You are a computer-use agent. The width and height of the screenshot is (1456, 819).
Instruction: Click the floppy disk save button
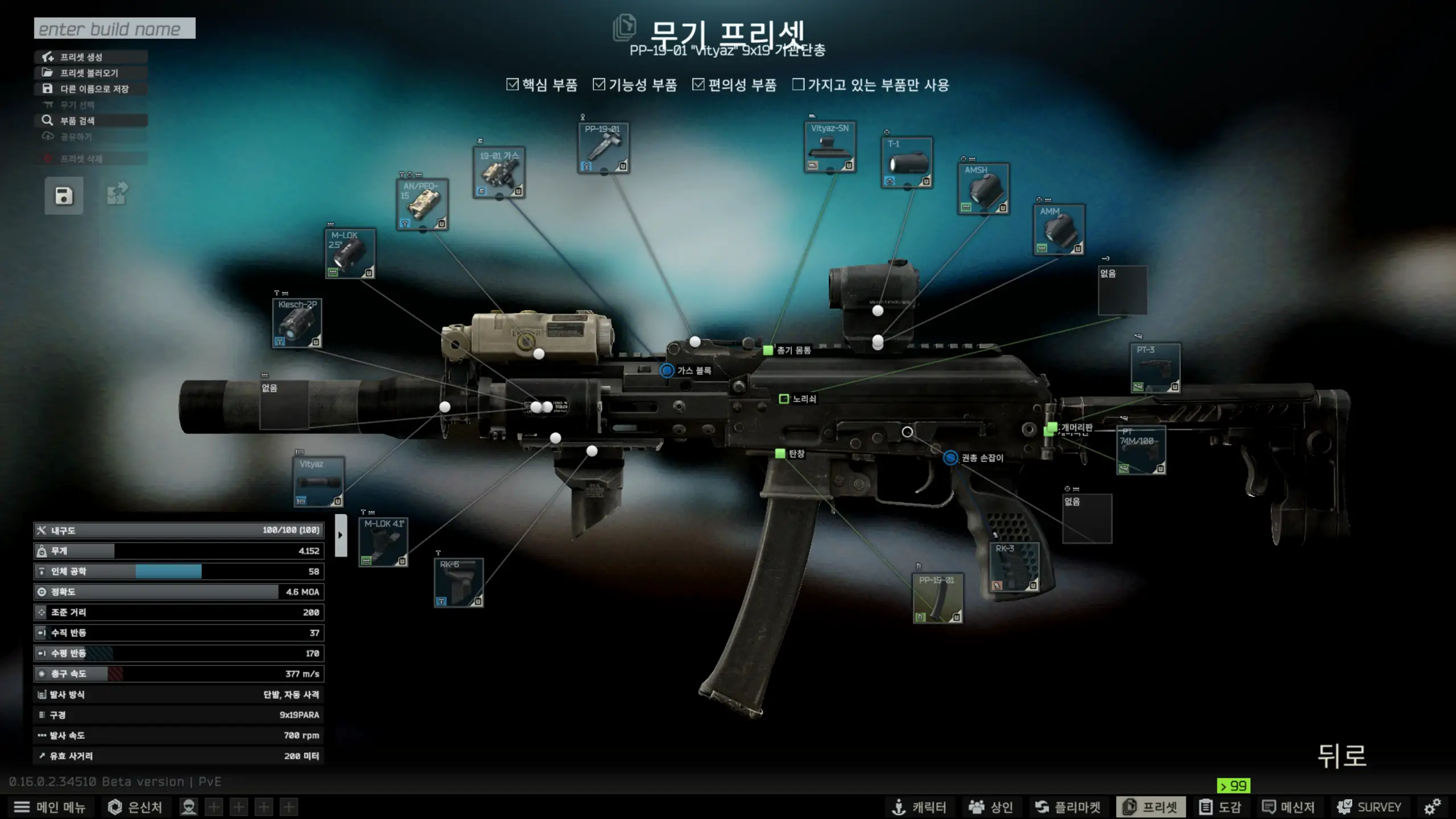pos(64,196)
